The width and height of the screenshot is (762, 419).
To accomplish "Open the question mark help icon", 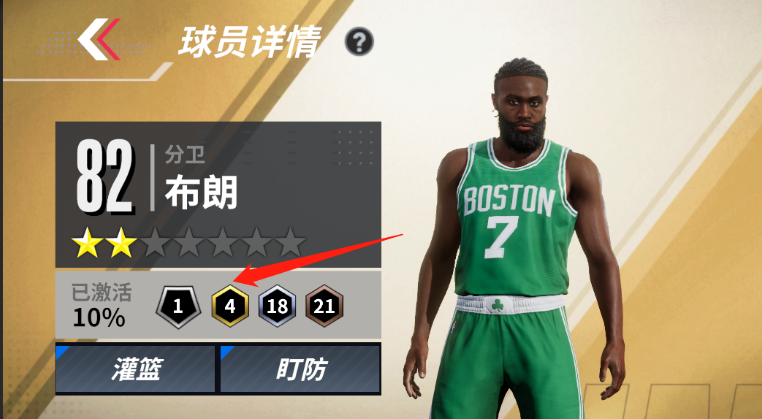I will pyautogui.click(x=359, y=42).
